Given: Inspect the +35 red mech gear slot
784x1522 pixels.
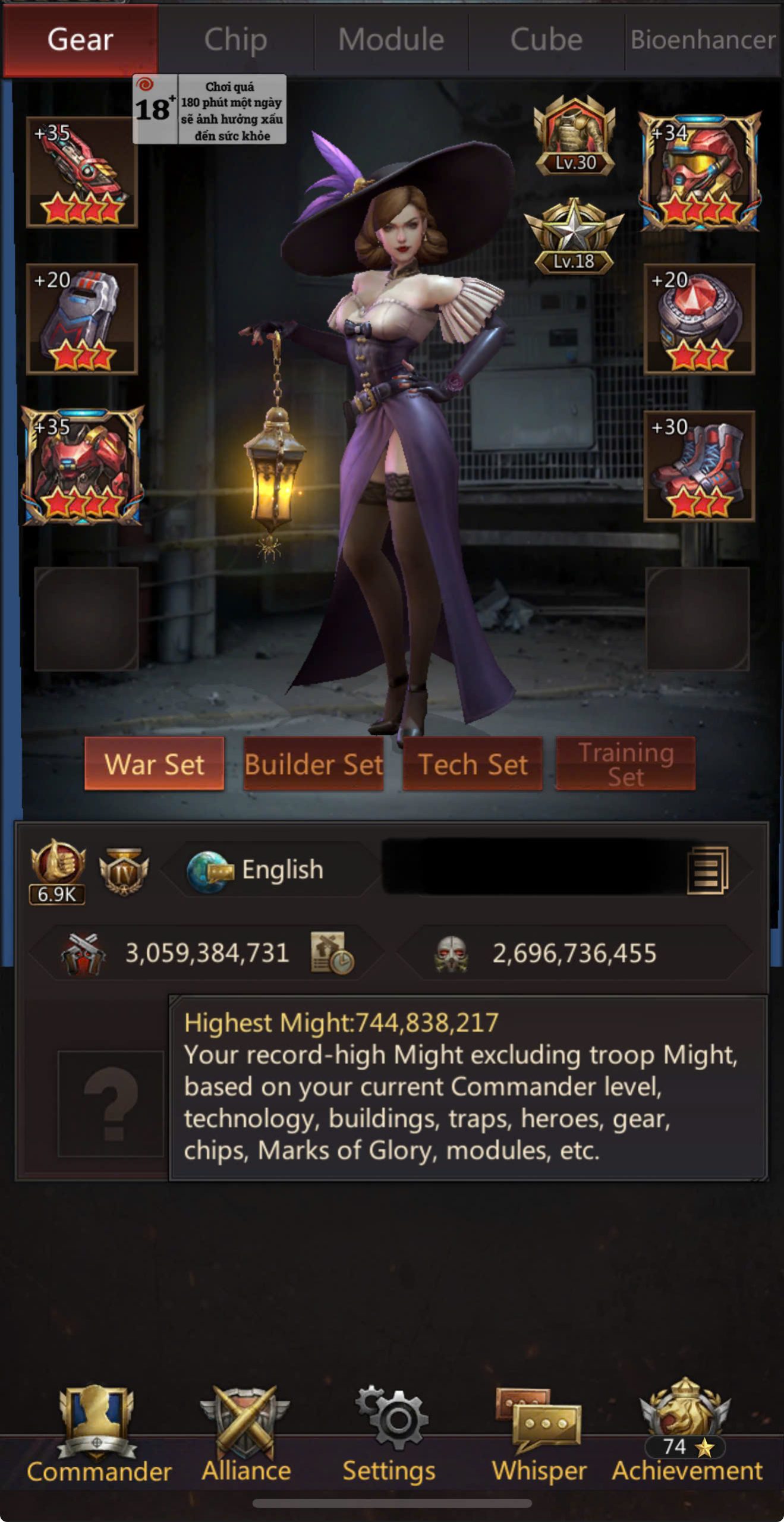Looking at the screenshot, I should (x=82, y=466).
